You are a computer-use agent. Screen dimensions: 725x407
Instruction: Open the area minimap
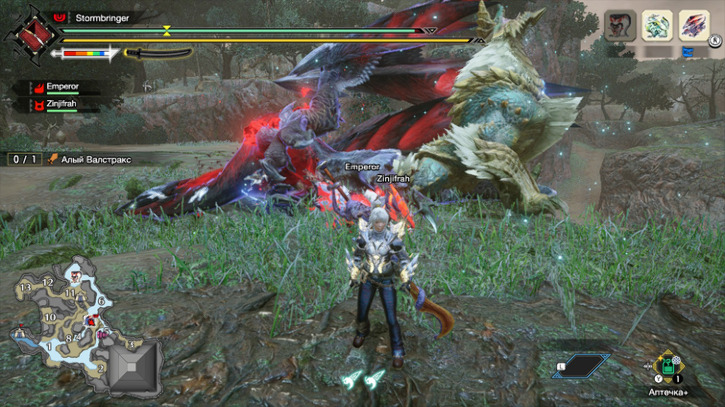pos(58,316)
